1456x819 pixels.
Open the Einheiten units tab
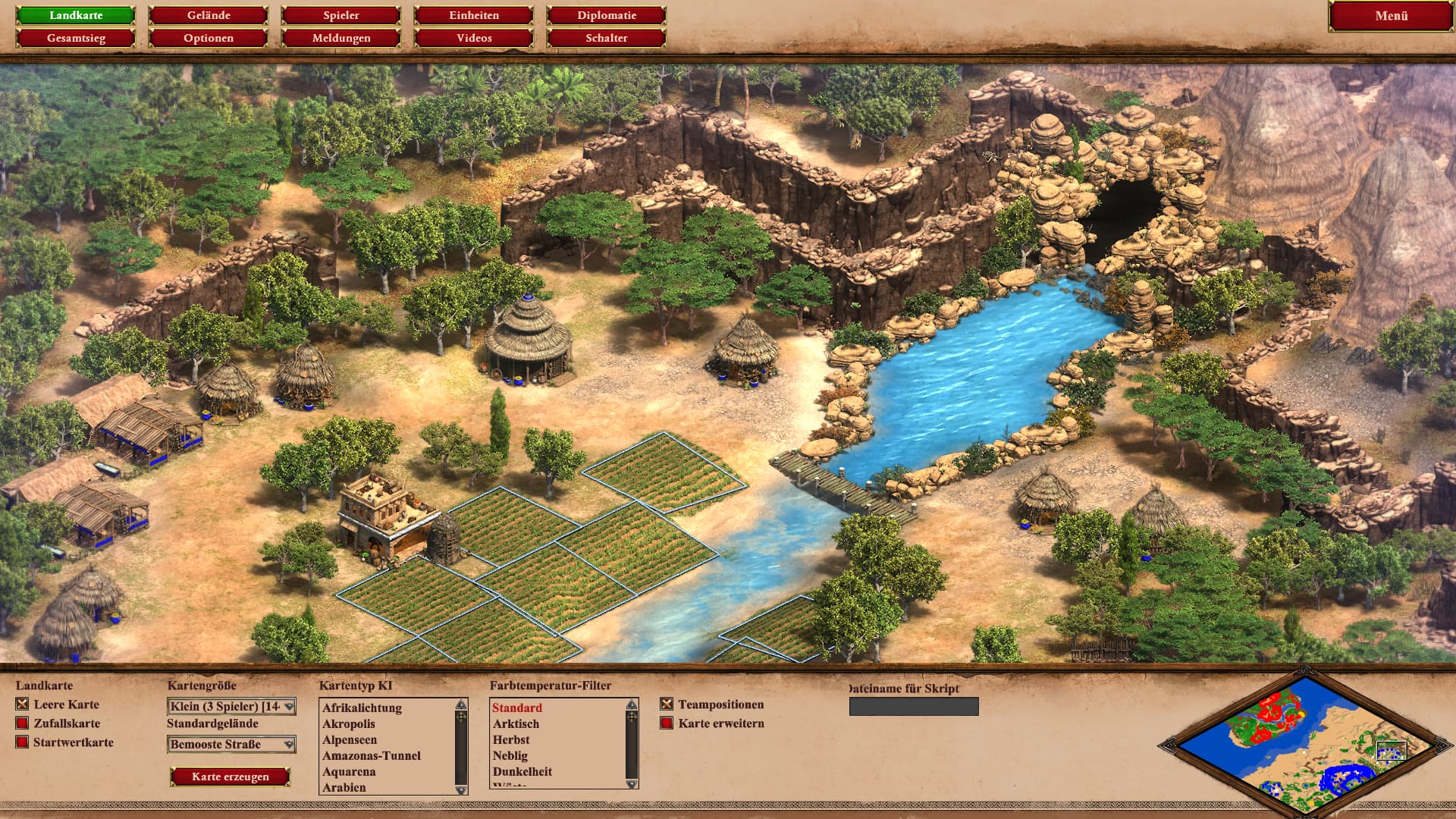(x=474, y=15)
